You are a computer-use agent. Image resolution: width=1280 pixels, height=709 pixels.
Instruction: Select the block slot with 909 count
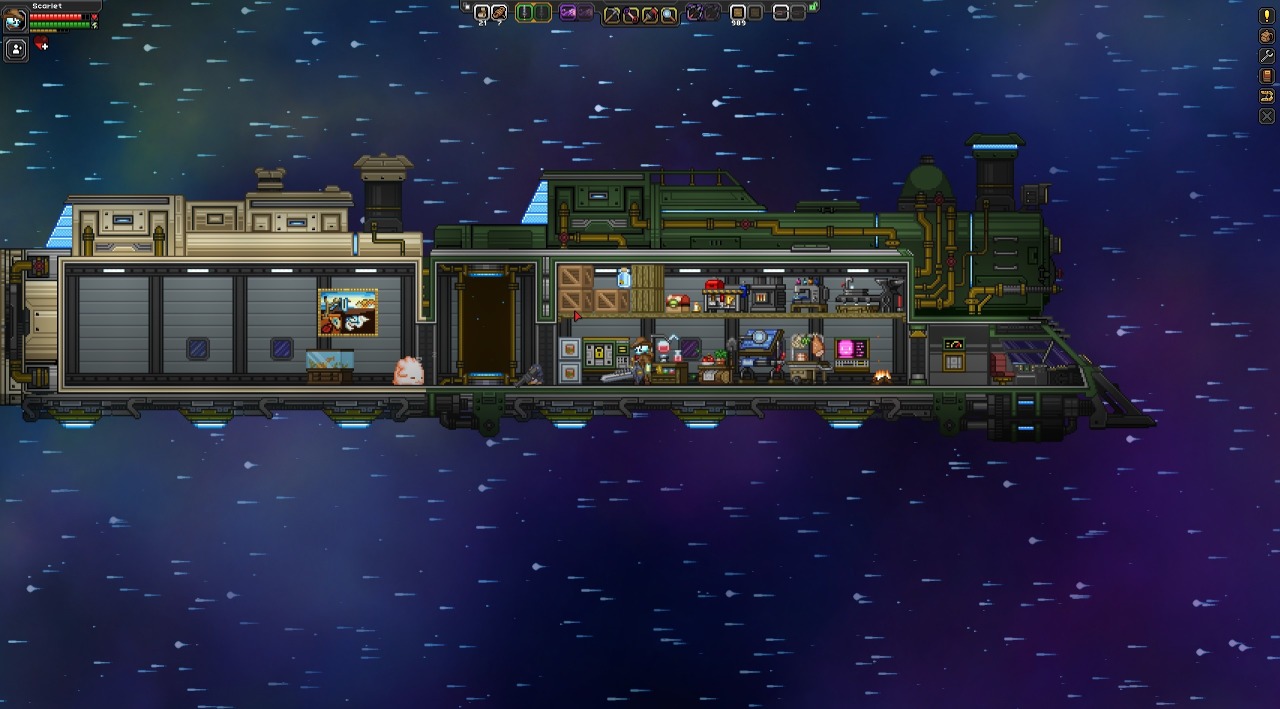tap(738, 13)
